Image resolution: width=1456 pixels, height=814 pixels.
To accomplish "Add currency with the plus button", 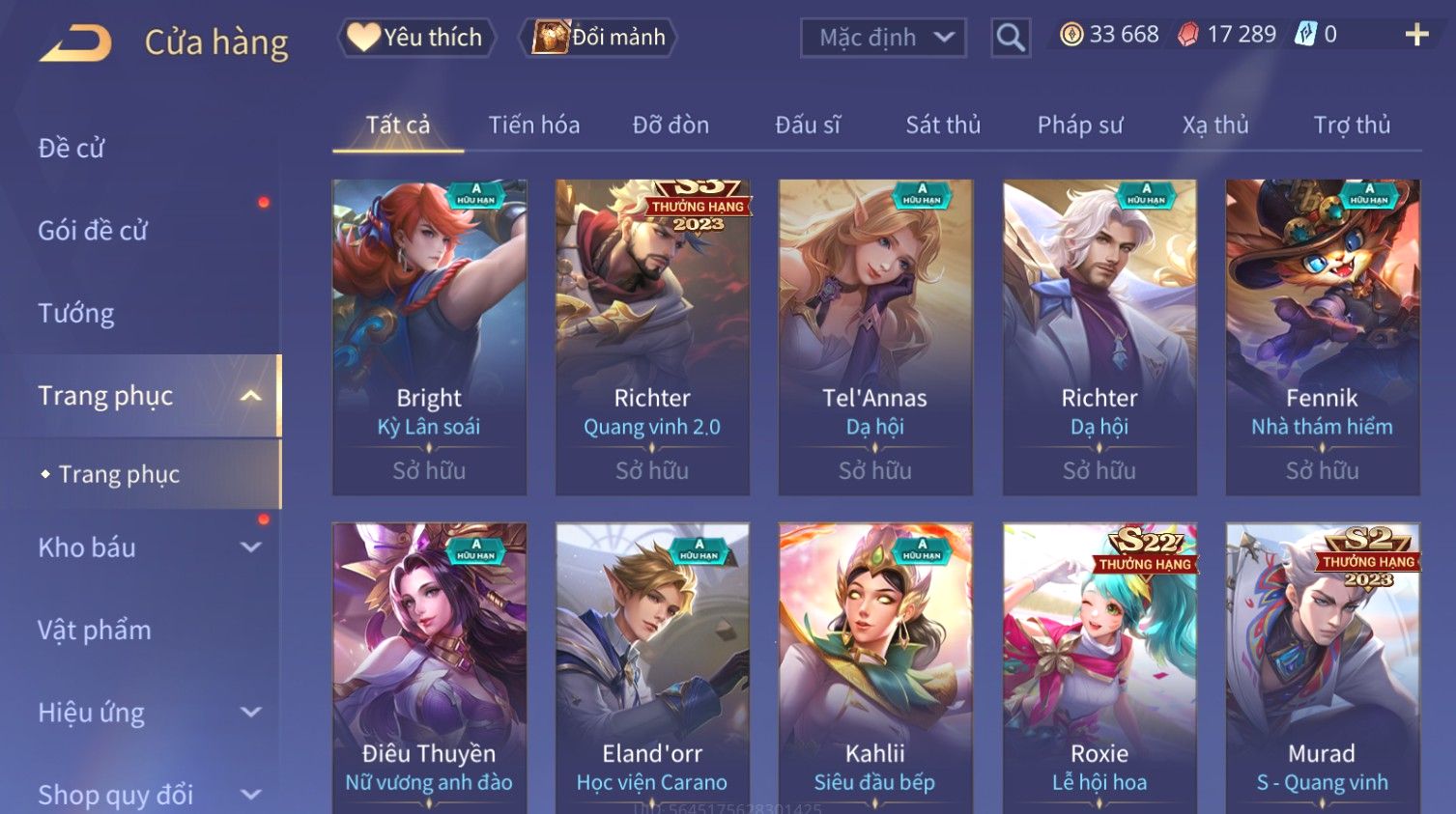I will (1416, 35).
